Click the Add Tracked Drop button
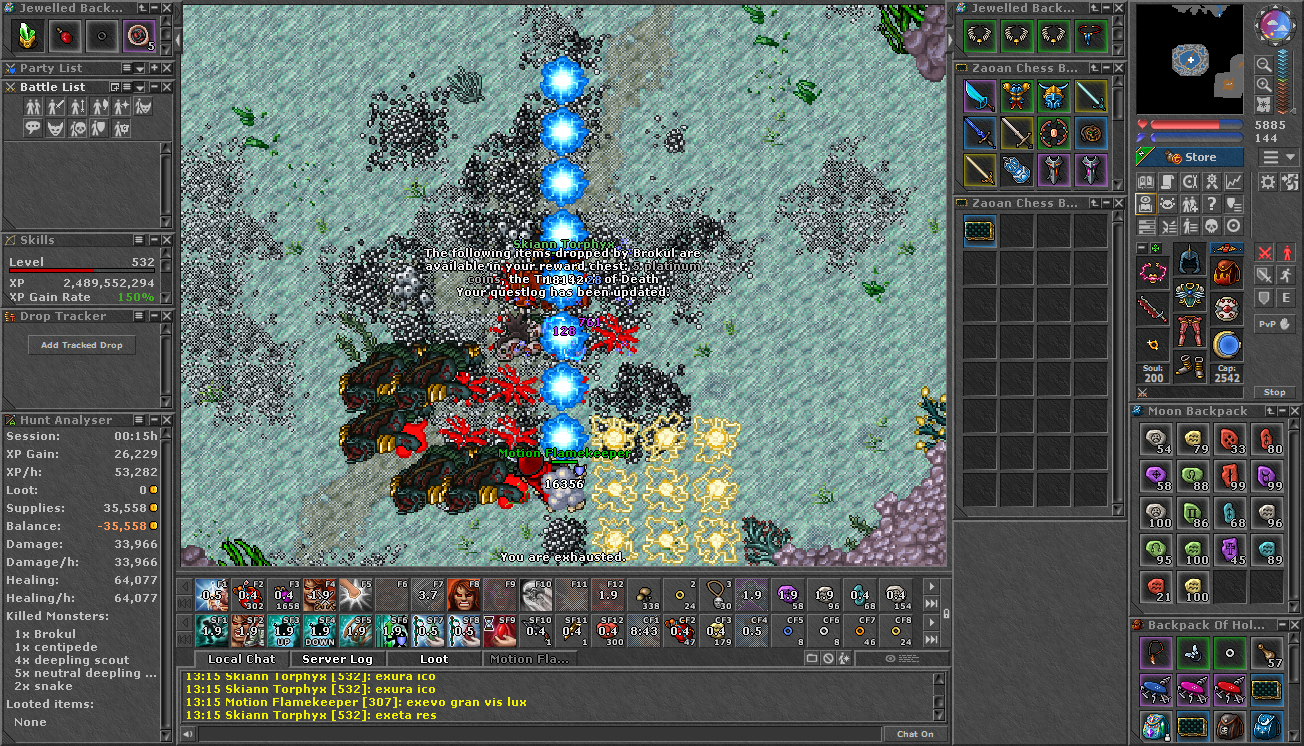The width and height of the screenshot is (1304, 746). coord(82,345)
